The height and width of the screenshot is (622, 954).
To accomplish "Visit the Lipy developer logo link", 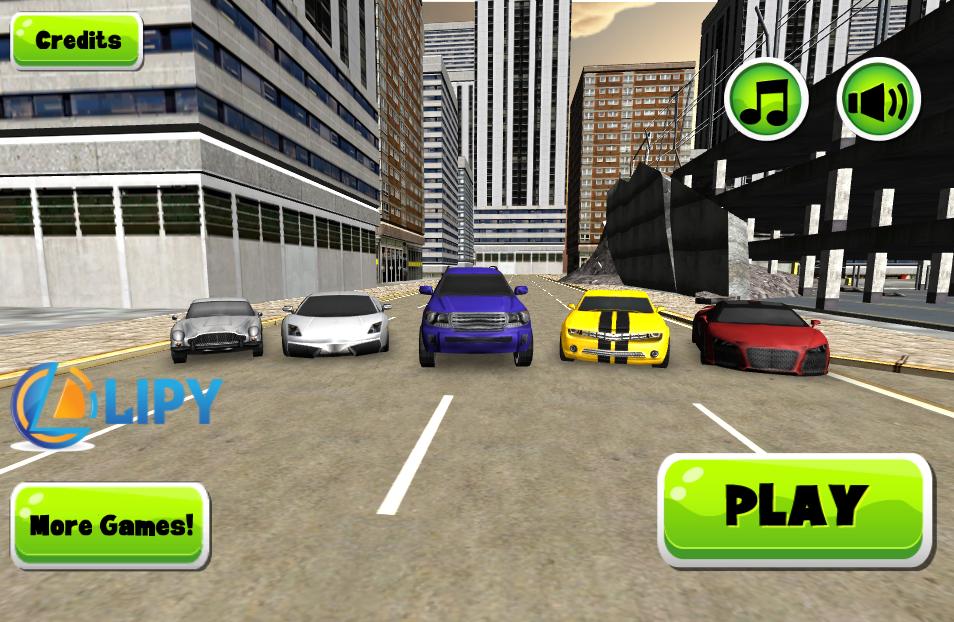I will pyautogui.click(x=115, y=403).
